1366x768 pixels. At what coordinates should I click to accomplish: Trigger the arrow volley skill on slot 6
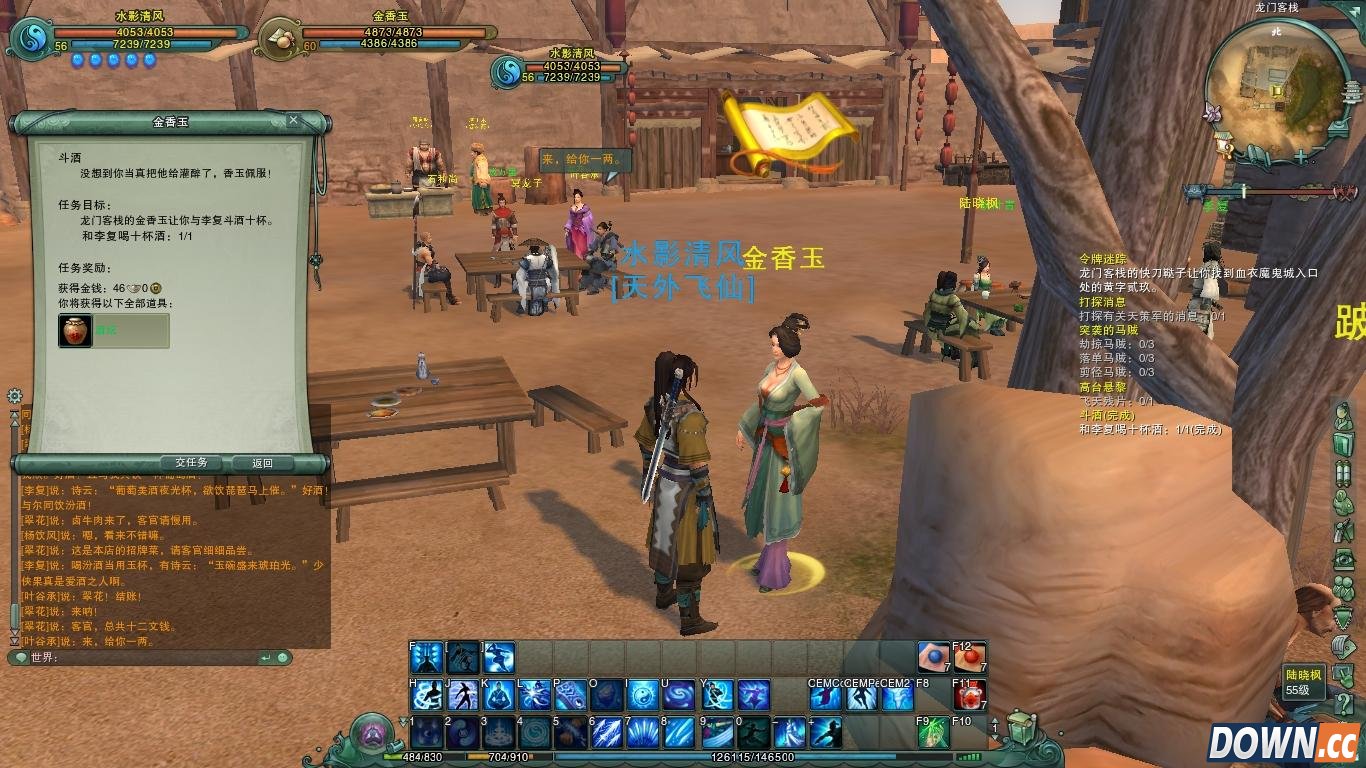pos(606,732)
